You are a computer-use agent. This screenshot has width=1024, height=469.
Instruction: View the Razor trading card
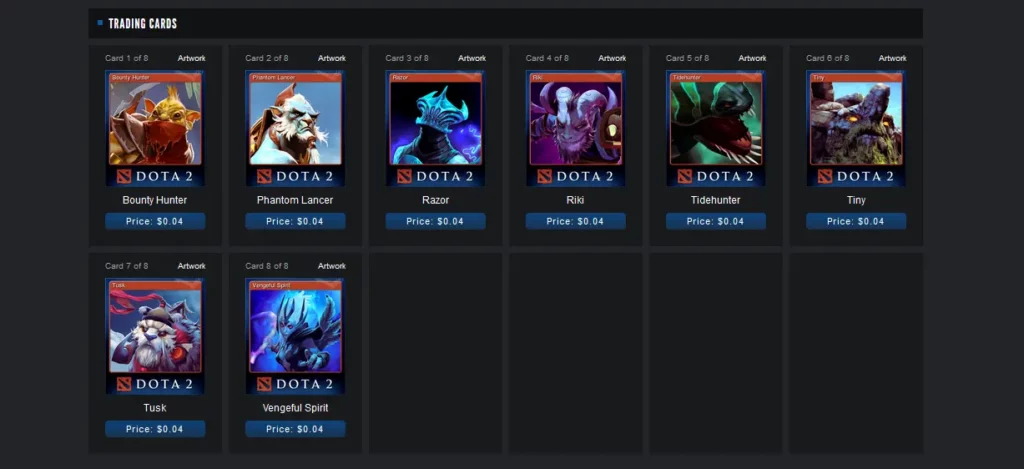click(x=435, y=127)
